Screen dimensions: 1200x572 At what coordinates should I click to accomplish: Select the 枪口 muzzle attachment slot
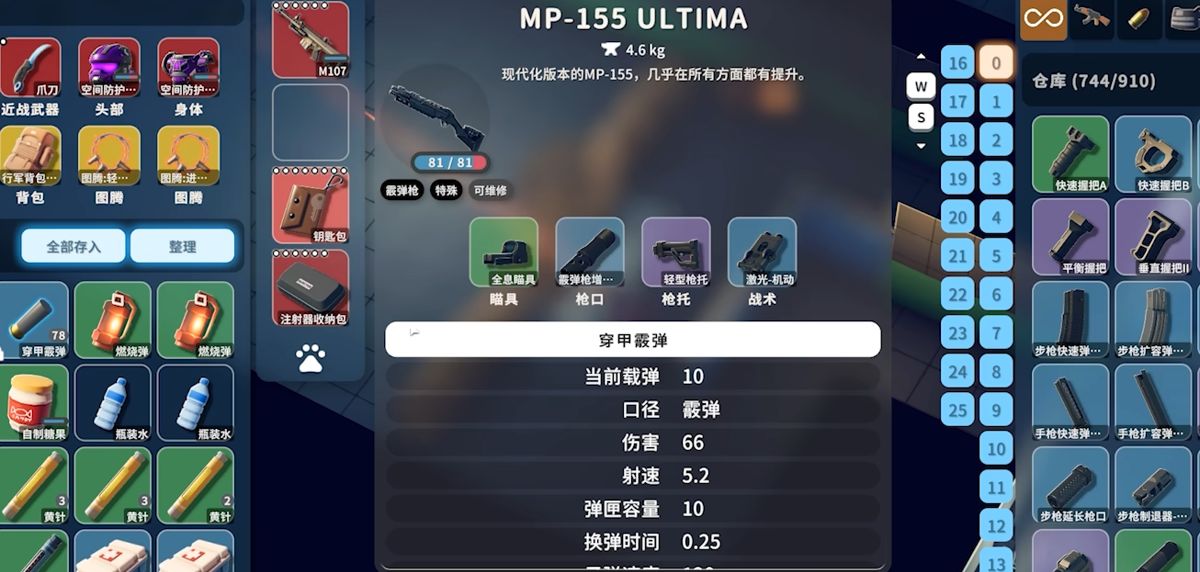590,252
